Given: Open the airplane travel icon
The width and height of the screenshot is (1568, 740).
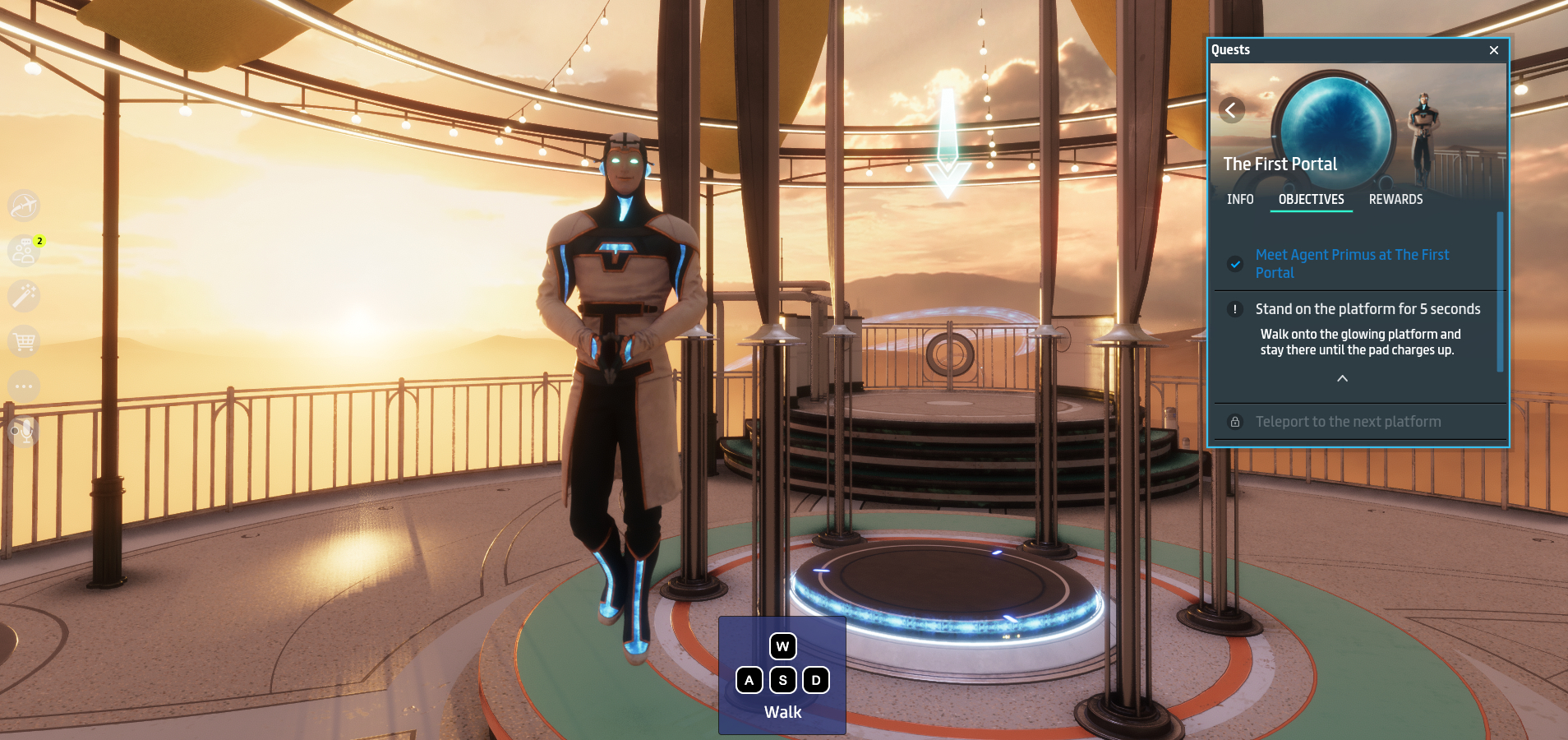Looking at the screenshot, I should click(x=24, y=205).
